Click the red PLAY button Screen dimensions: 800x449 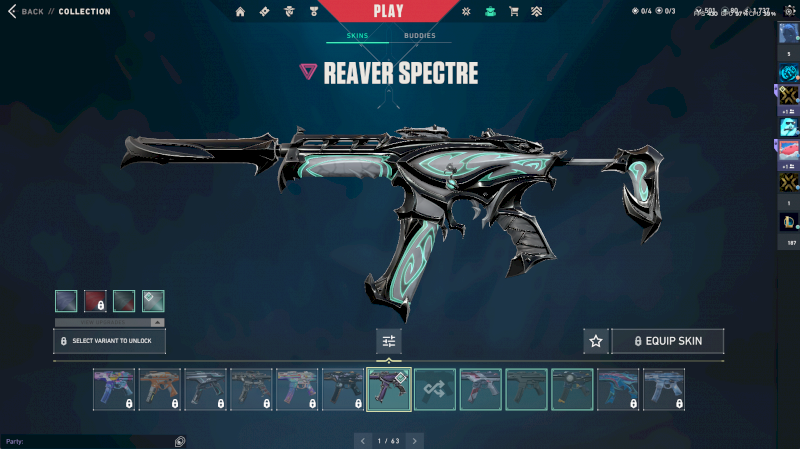[x=389, y=12]
